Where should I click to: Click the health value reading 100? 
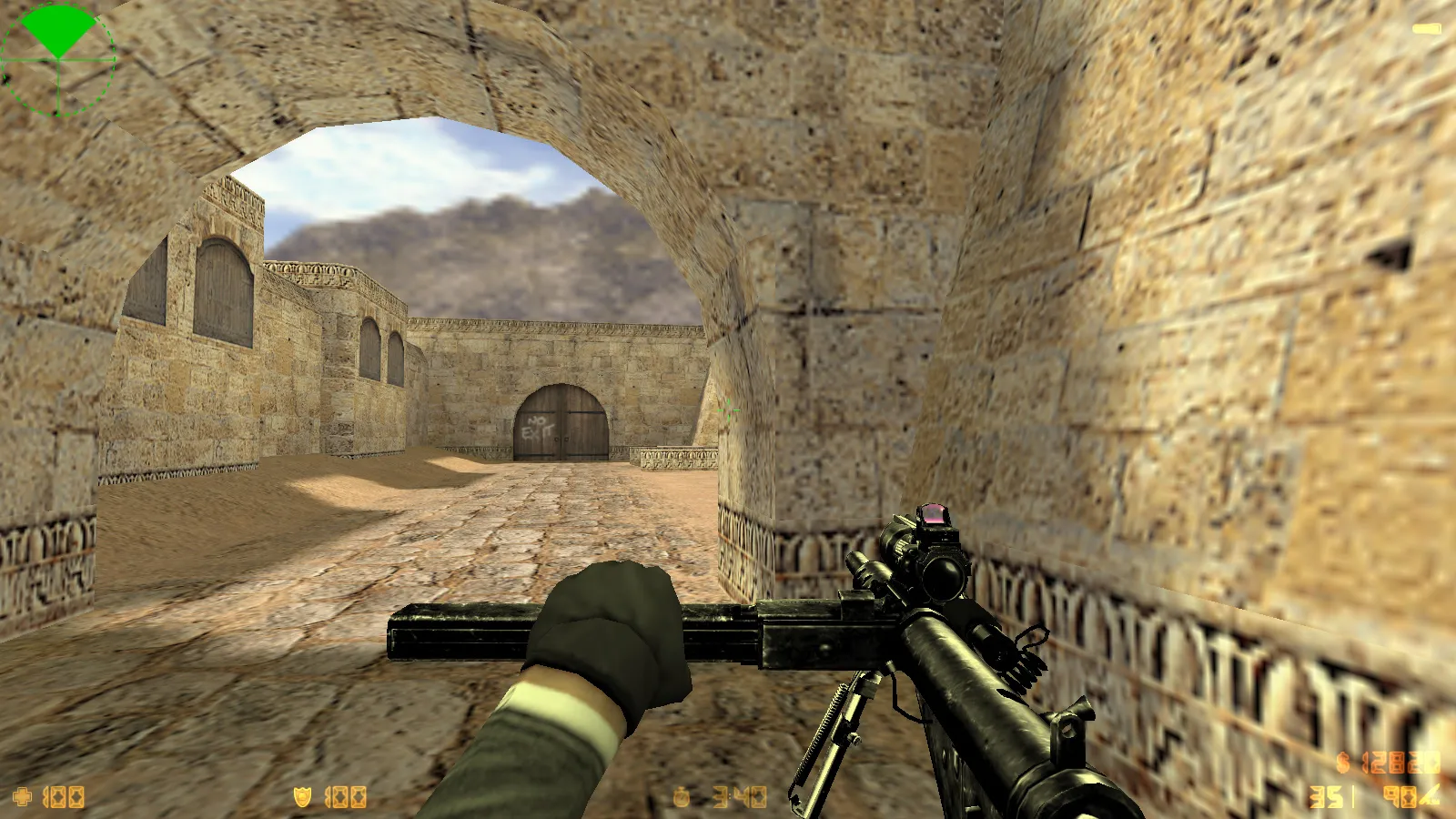point(62,796)
